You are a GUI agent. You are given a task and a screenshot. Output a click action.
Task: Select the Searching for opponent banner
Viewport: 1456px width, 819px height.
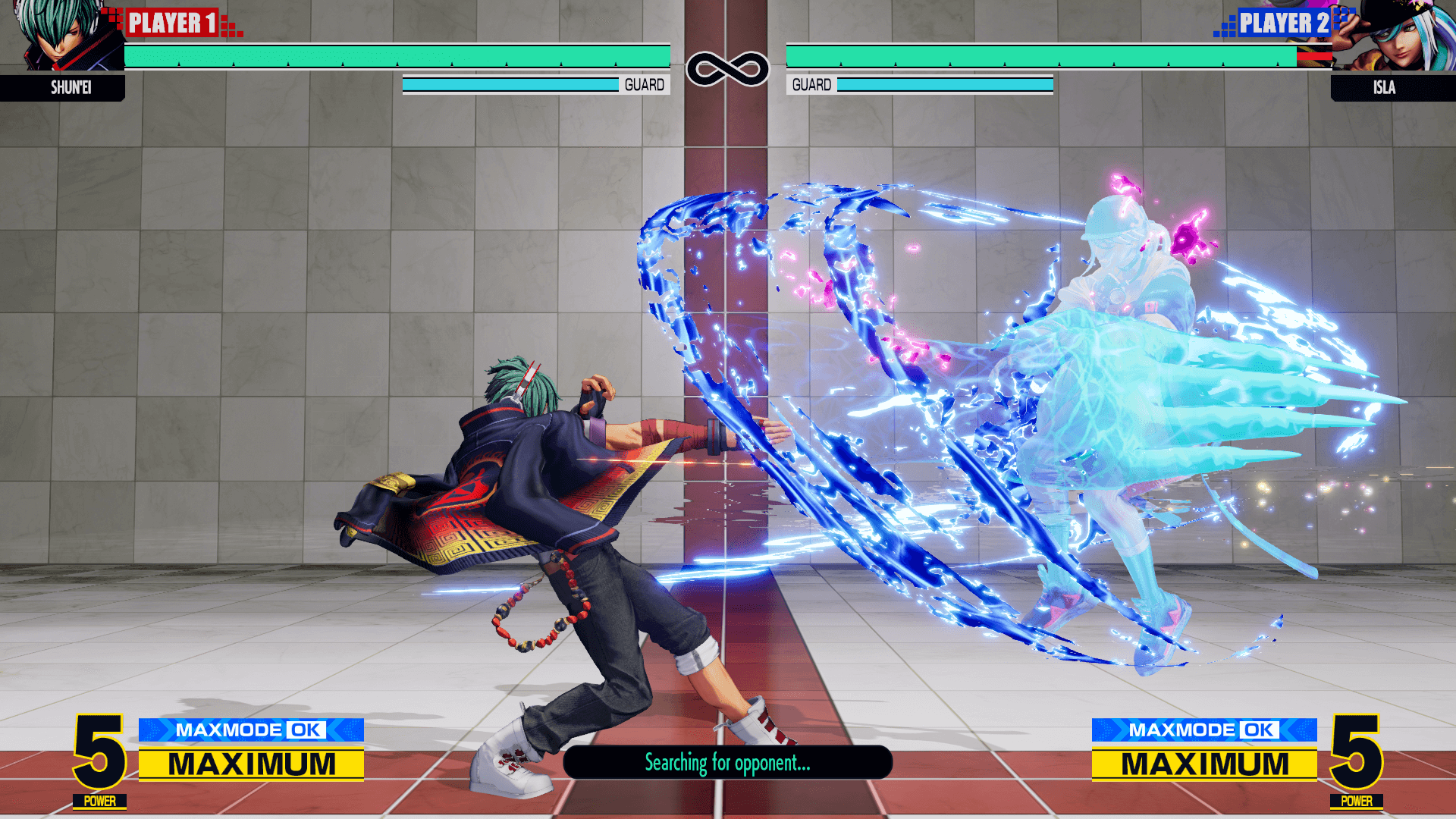727,762
